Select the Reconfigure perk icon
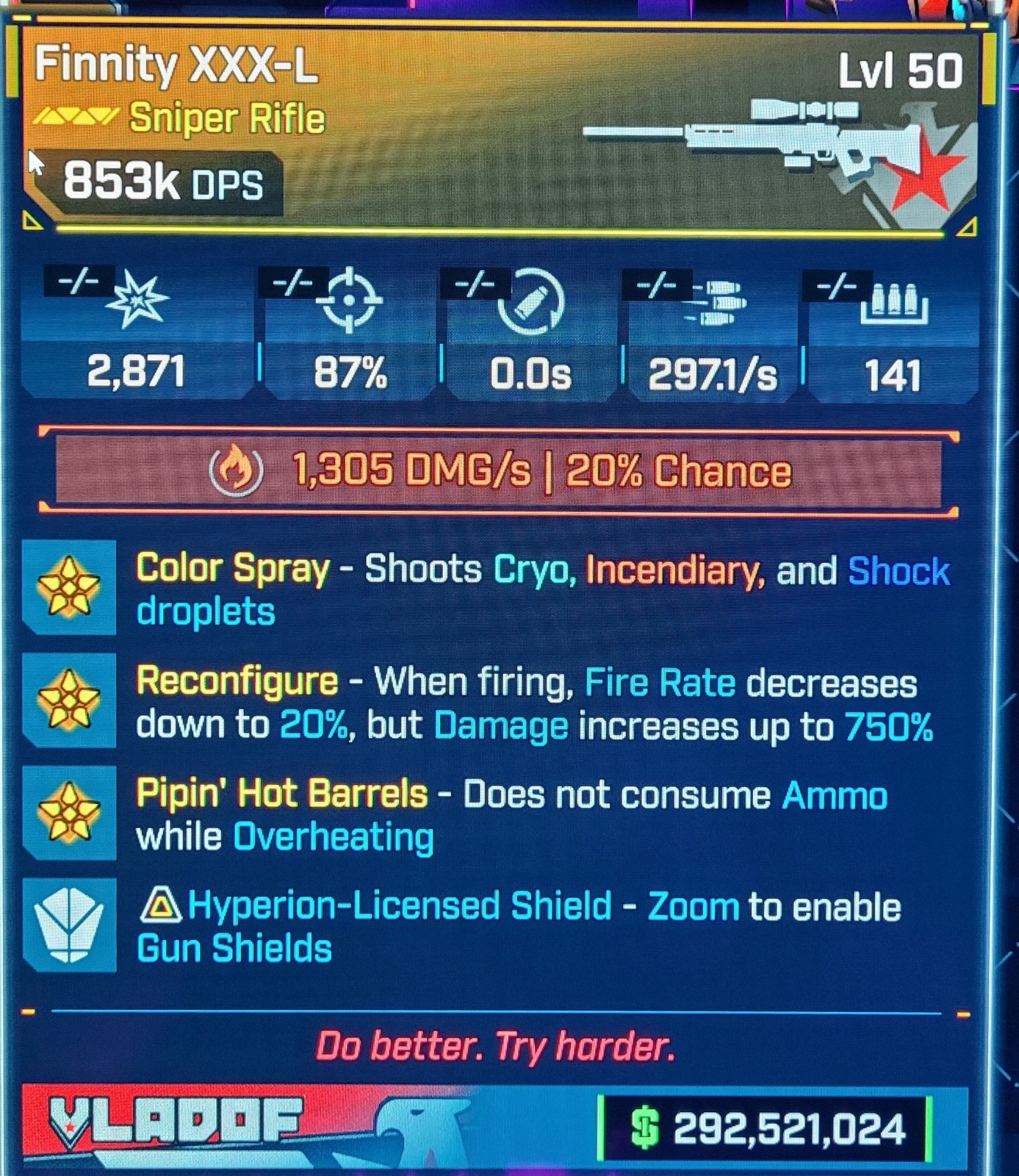The width and height of the screenshot is (1019, 1176). click(69, 700)
